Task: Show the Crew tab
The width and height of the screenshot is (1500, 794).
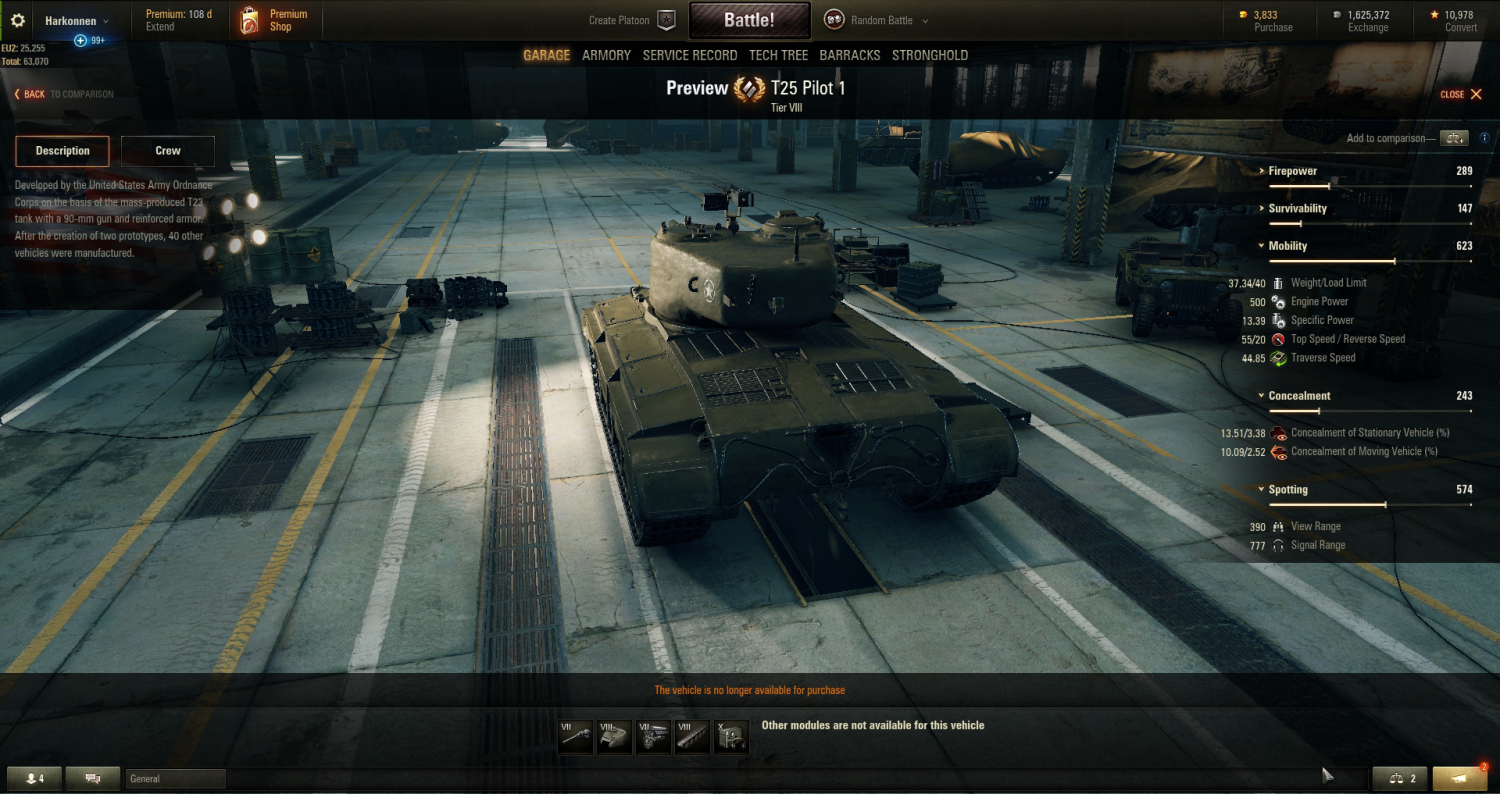Action: coord(168,151)
